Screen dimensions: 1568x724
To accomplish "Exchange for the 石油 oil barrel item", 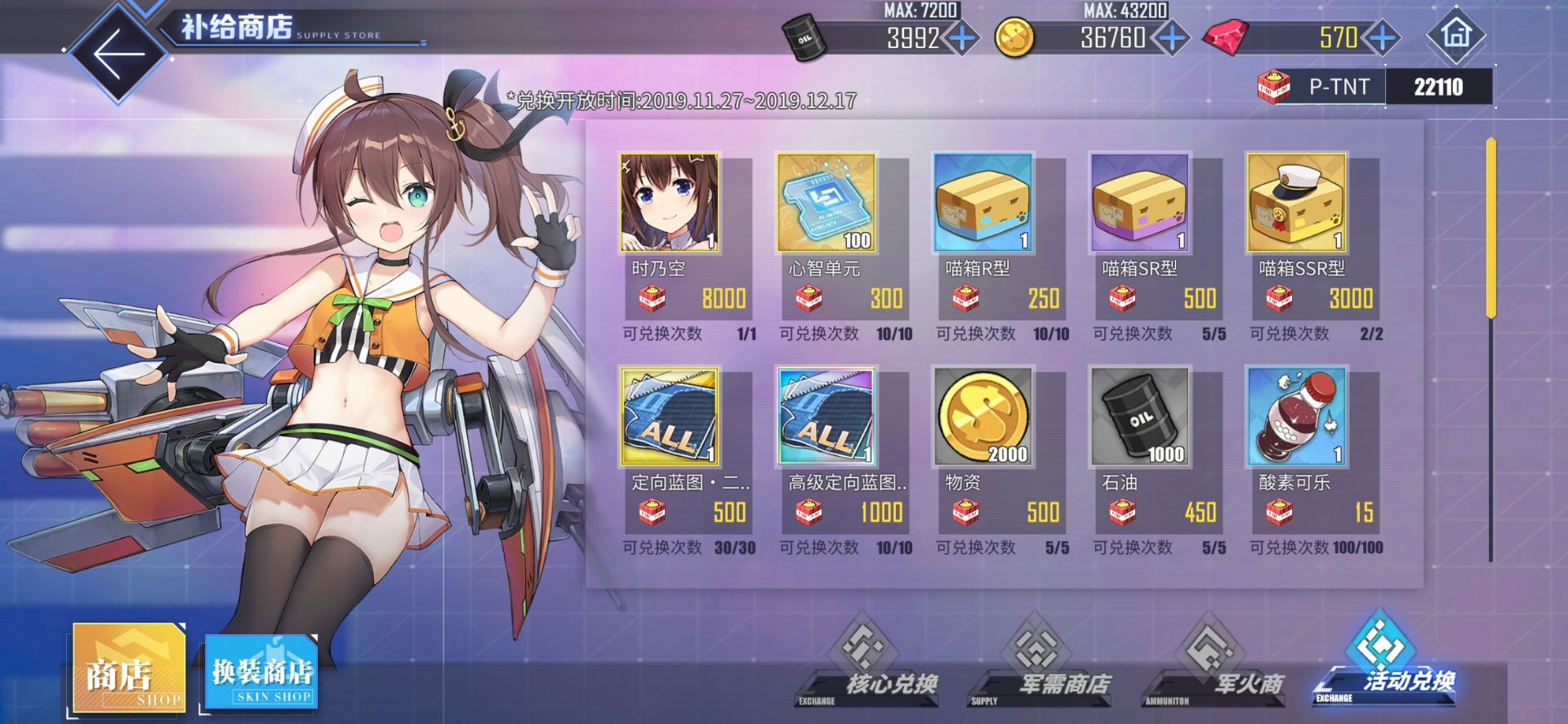I will coord(1139,417).
